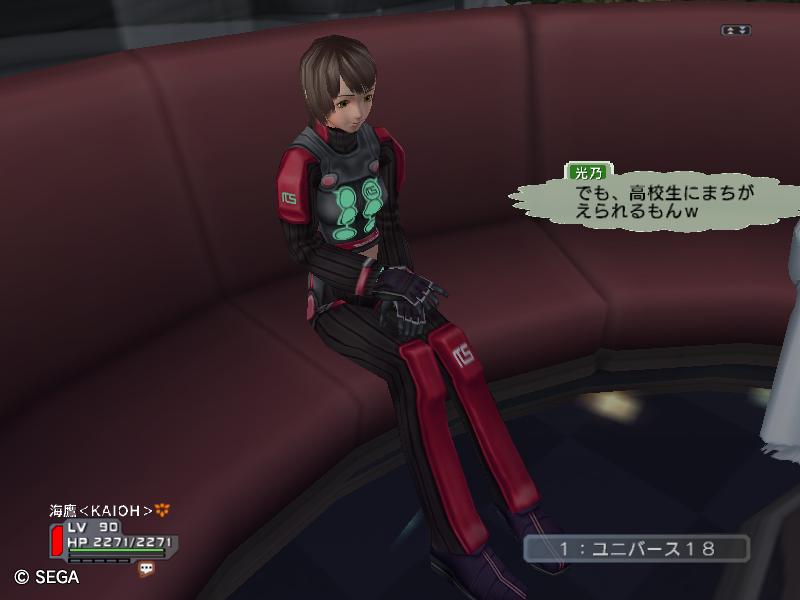Select the Universe 18 location panel

click(636, 548)
